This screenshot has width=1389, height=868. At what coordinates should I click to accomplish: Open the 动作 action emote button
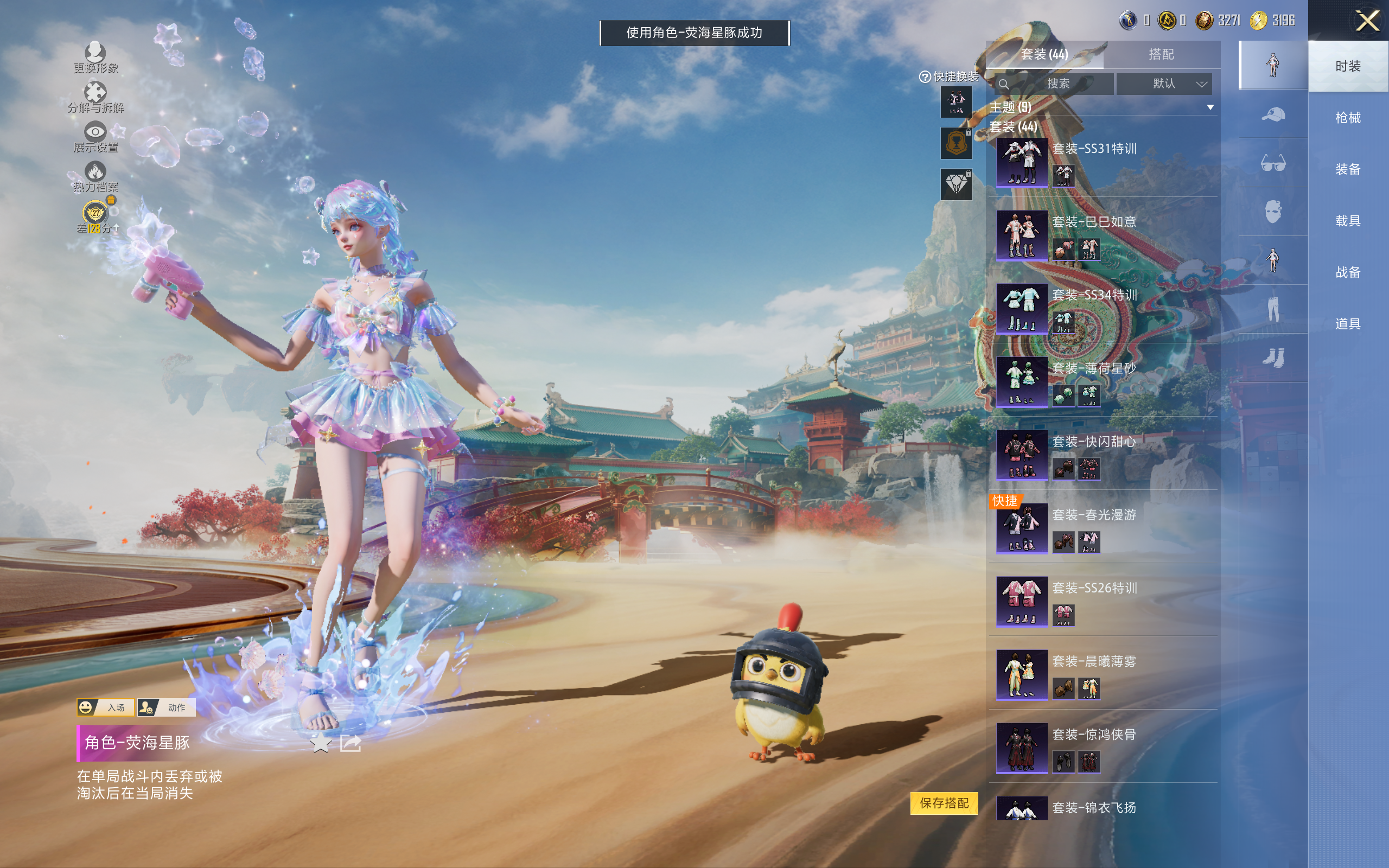pyautogui.click(x=167, y=707)
